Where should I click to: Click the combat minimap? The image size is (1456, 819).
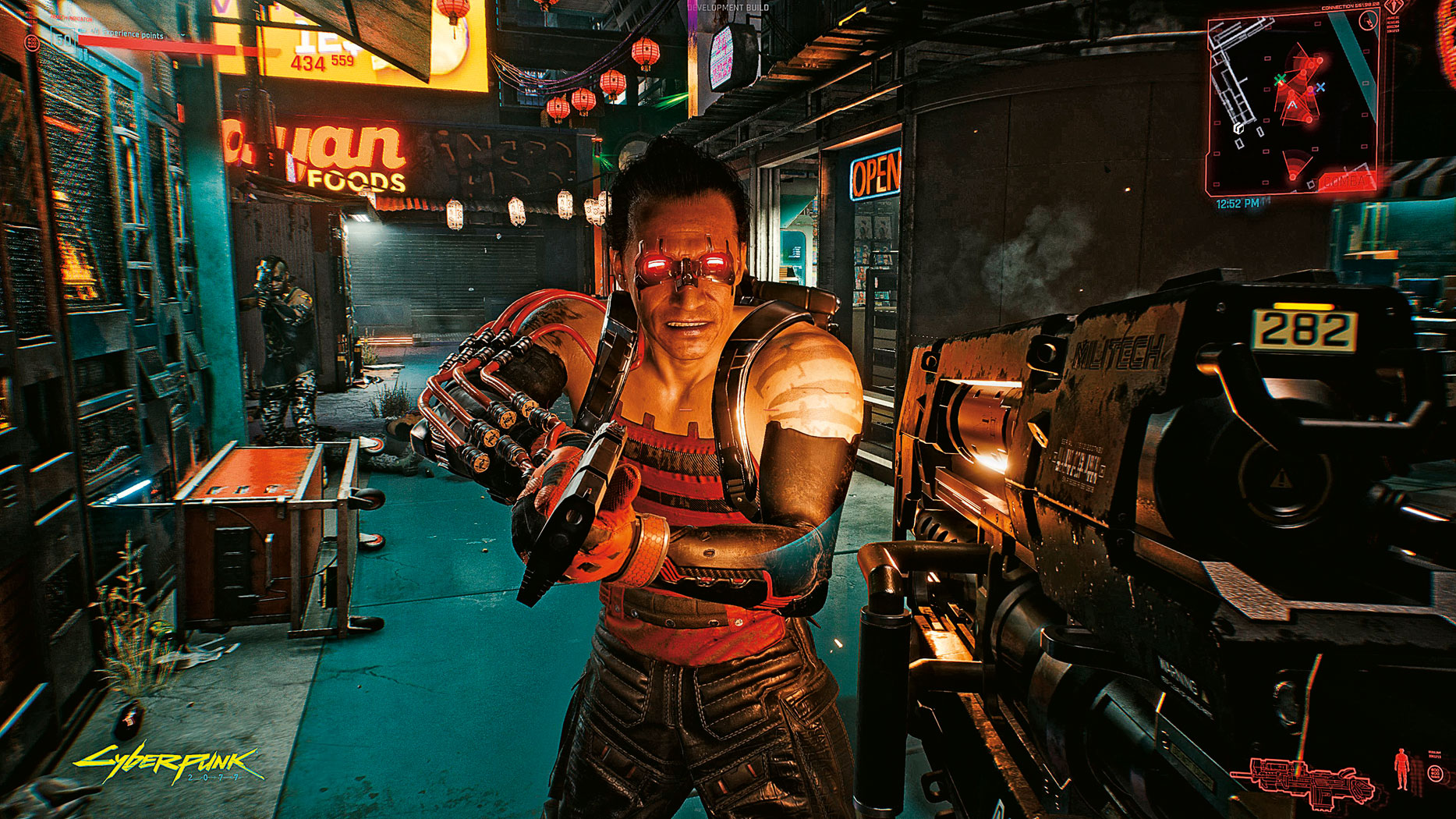pos(1294,105)
